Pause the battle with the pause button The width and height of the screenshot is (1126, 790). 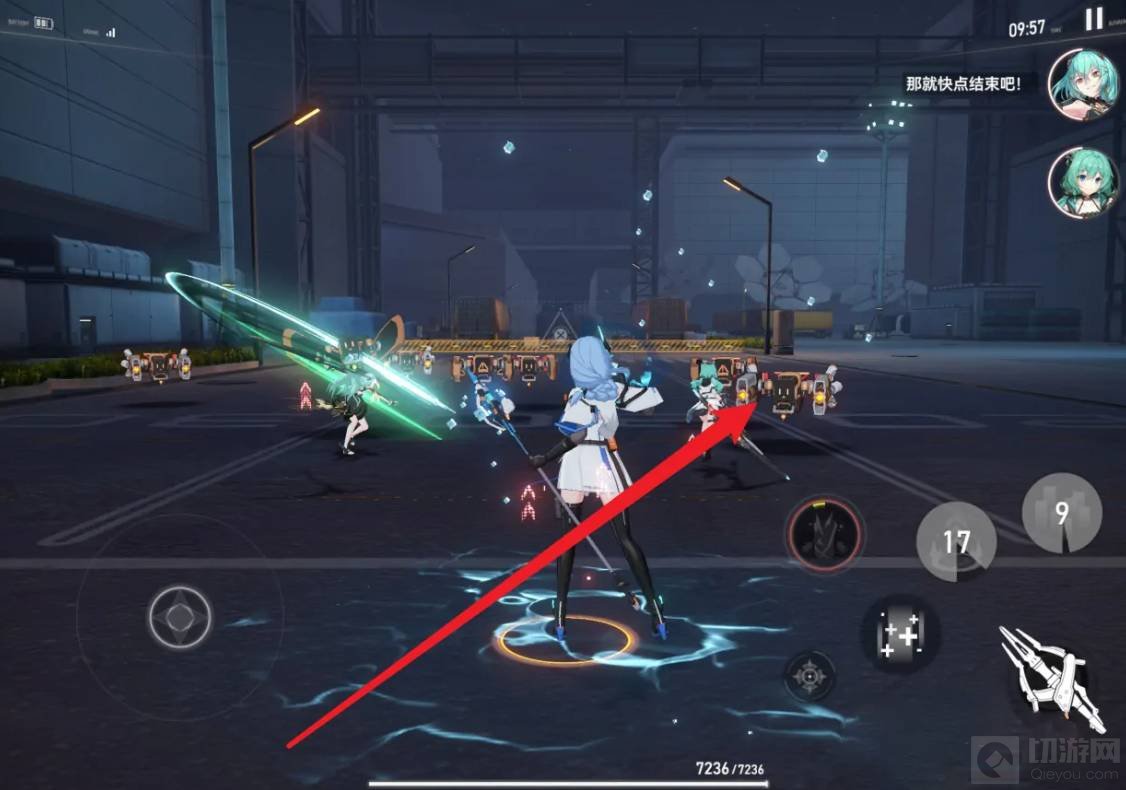1094,19
